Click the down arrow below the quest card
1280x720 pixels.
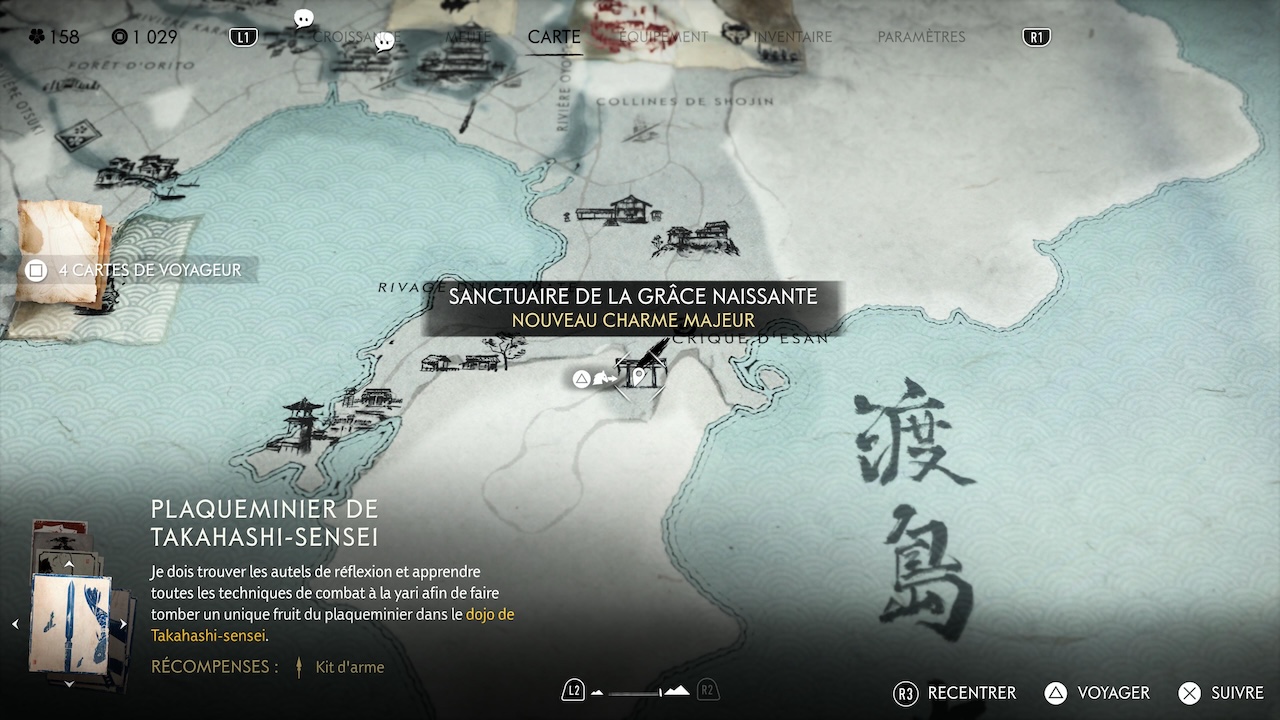coord(69,684)
